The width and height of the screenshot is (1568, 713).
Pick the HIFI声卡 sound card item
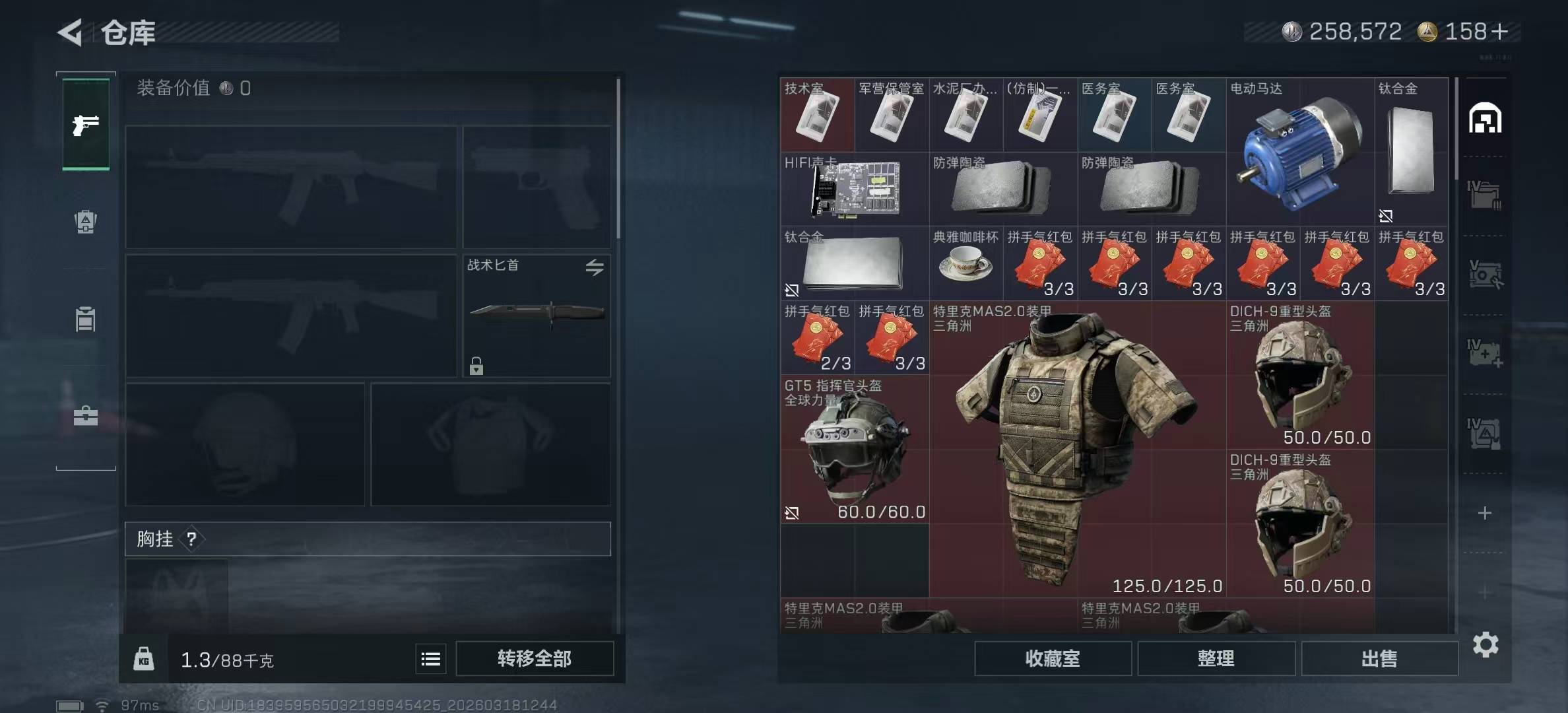(x=855, y=189)
